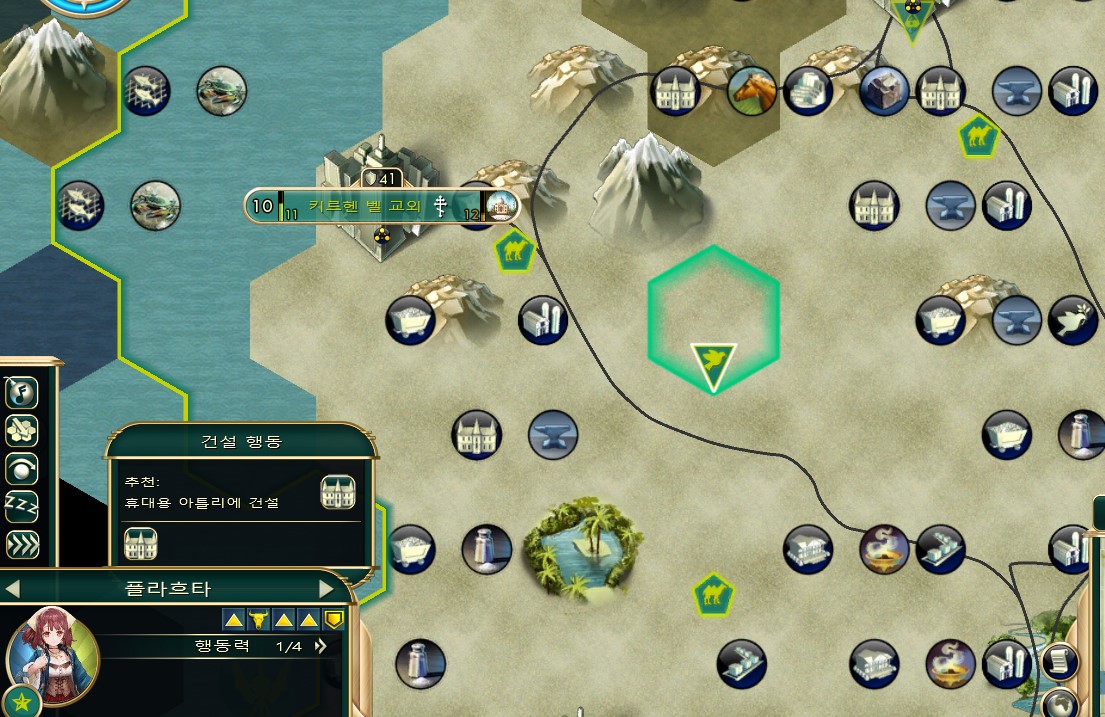Image resolution: width=1105 pixels, height=717 pixels.
Task: Expand the 행동력 movement arrow
Action: coord(320,647)
